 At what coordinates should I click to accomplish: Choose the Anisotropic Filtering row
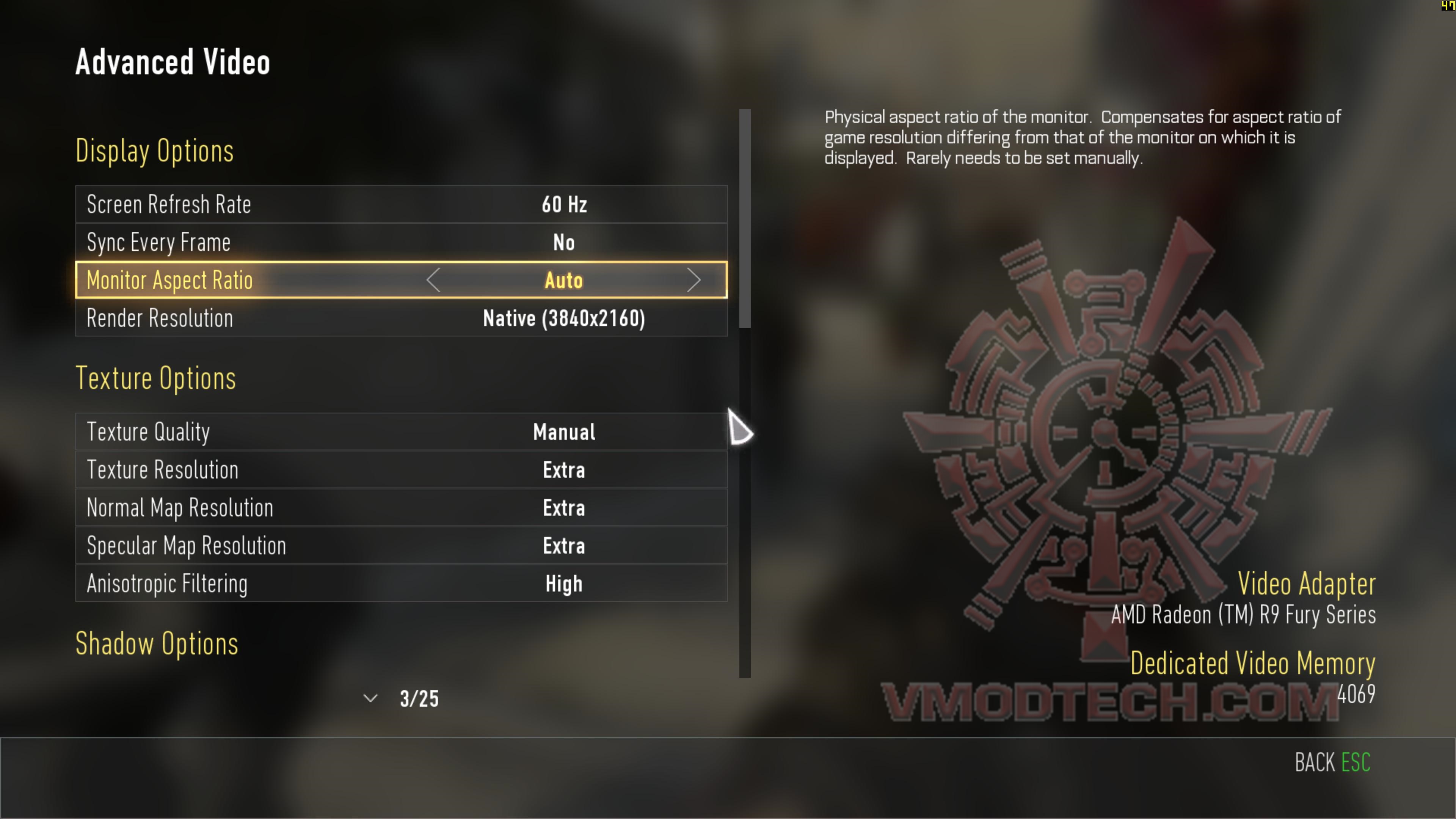[401, 583]
